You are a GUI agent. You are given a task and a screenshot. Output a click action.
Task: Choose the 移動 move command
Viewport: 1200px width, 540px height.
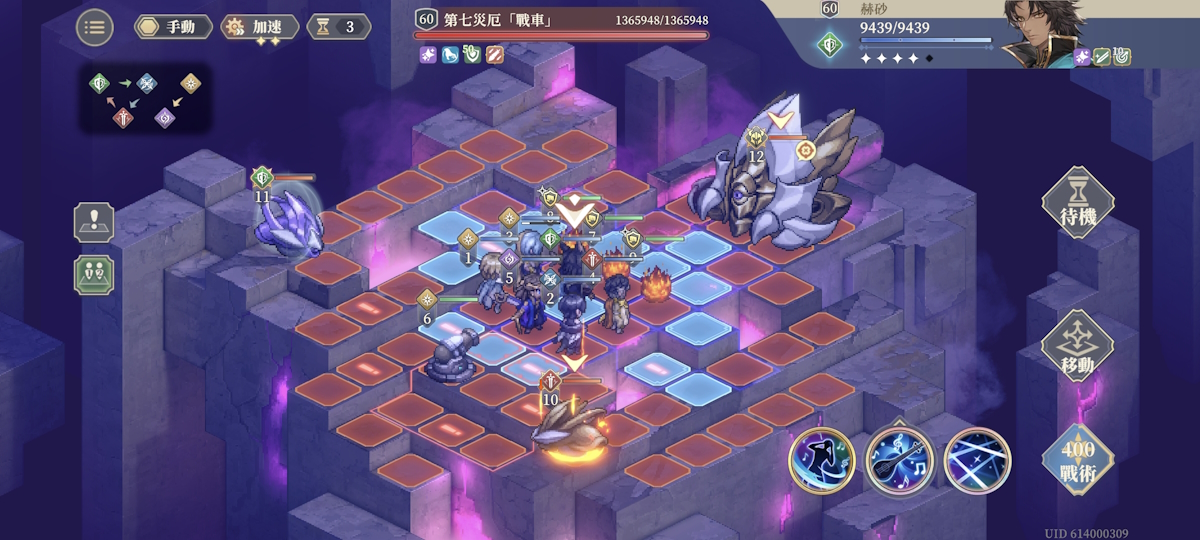pos(1077,347)
